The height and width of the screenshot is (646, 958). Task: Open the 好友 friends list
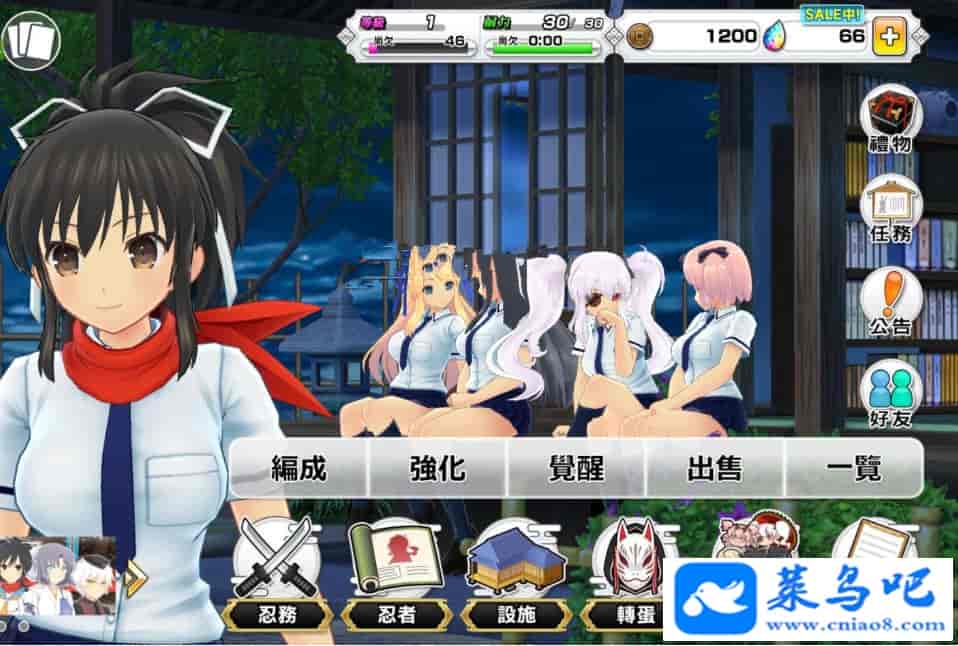pos(889,394)
